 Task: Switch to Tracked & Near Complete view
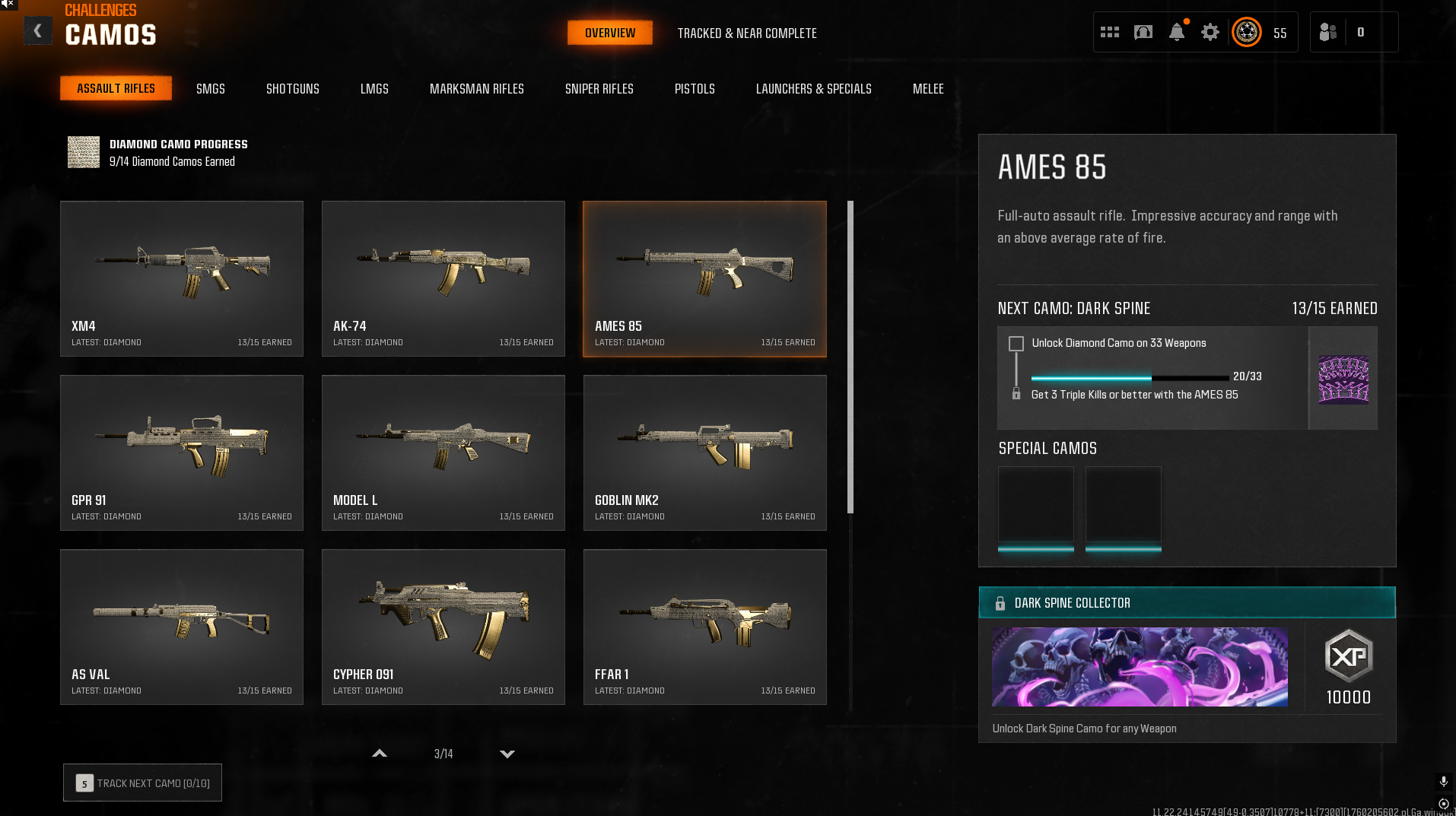tap(746, 33)
